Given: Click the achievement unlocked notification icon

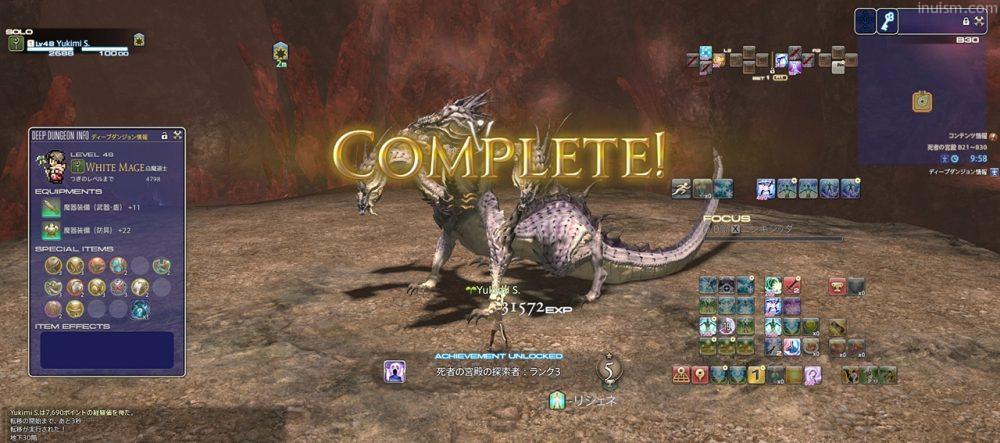Looking at the screenshot, I should pos(394,372).
